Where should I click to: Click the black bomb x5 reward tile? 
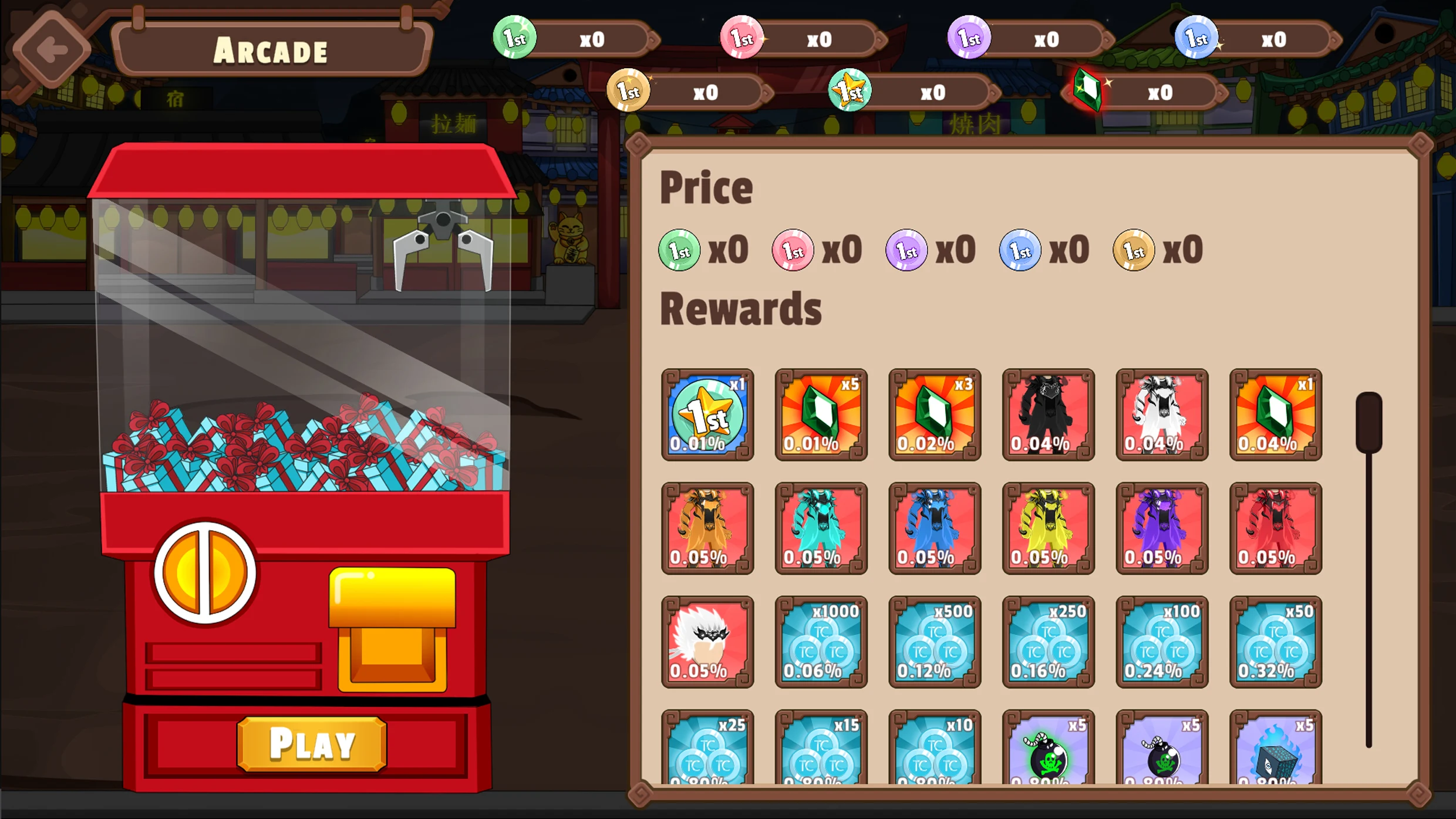point(1162,754)
